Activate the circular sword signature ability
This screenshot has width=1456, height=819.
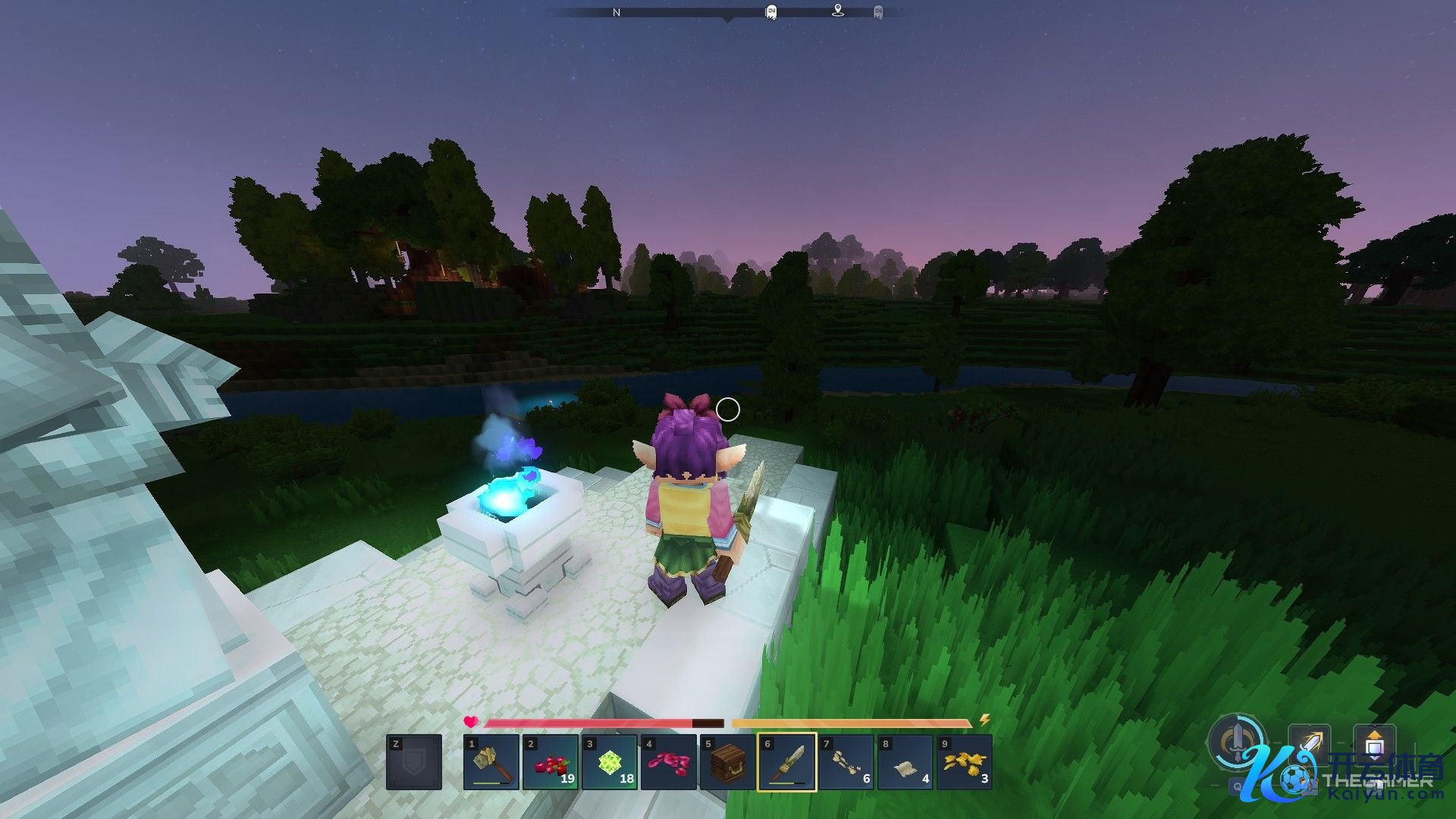coord(1238,741)
